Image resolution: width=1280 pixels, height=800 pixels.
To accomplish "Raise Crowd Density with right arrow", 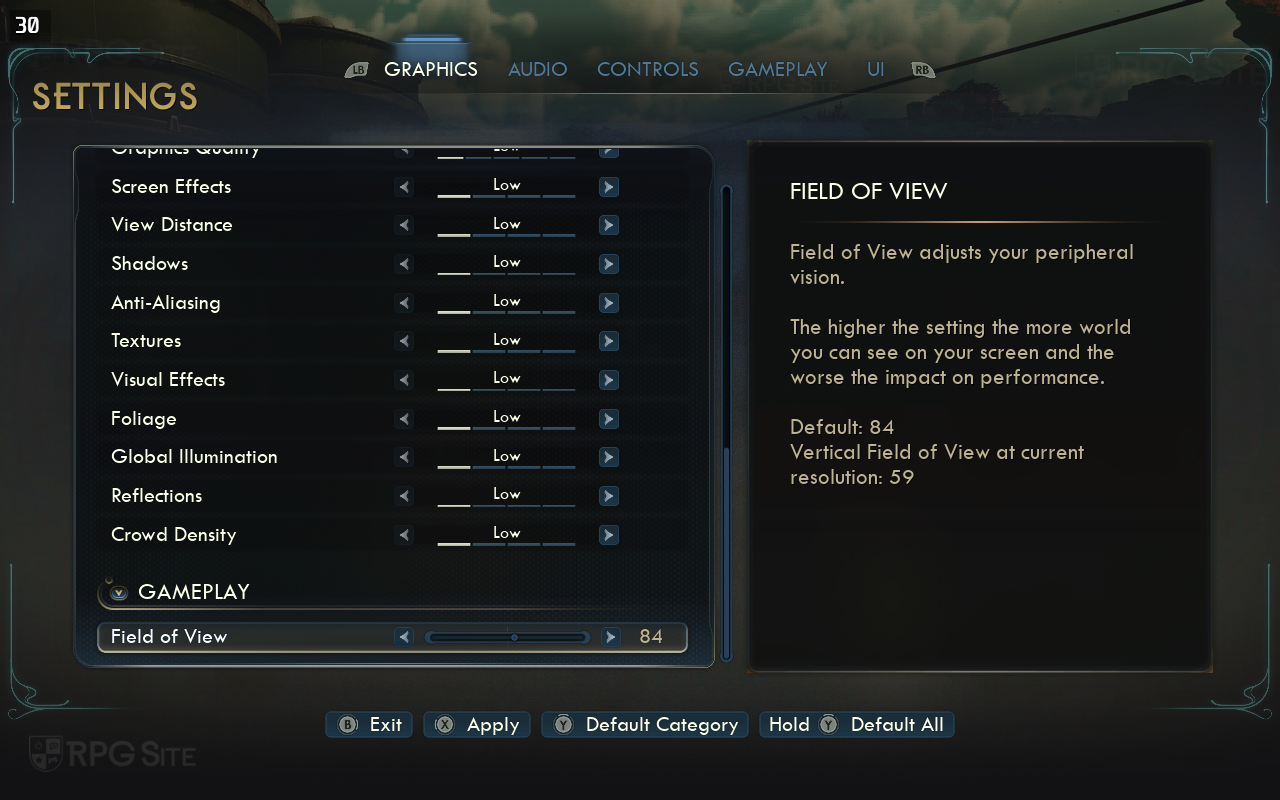I will pos(608,535).
